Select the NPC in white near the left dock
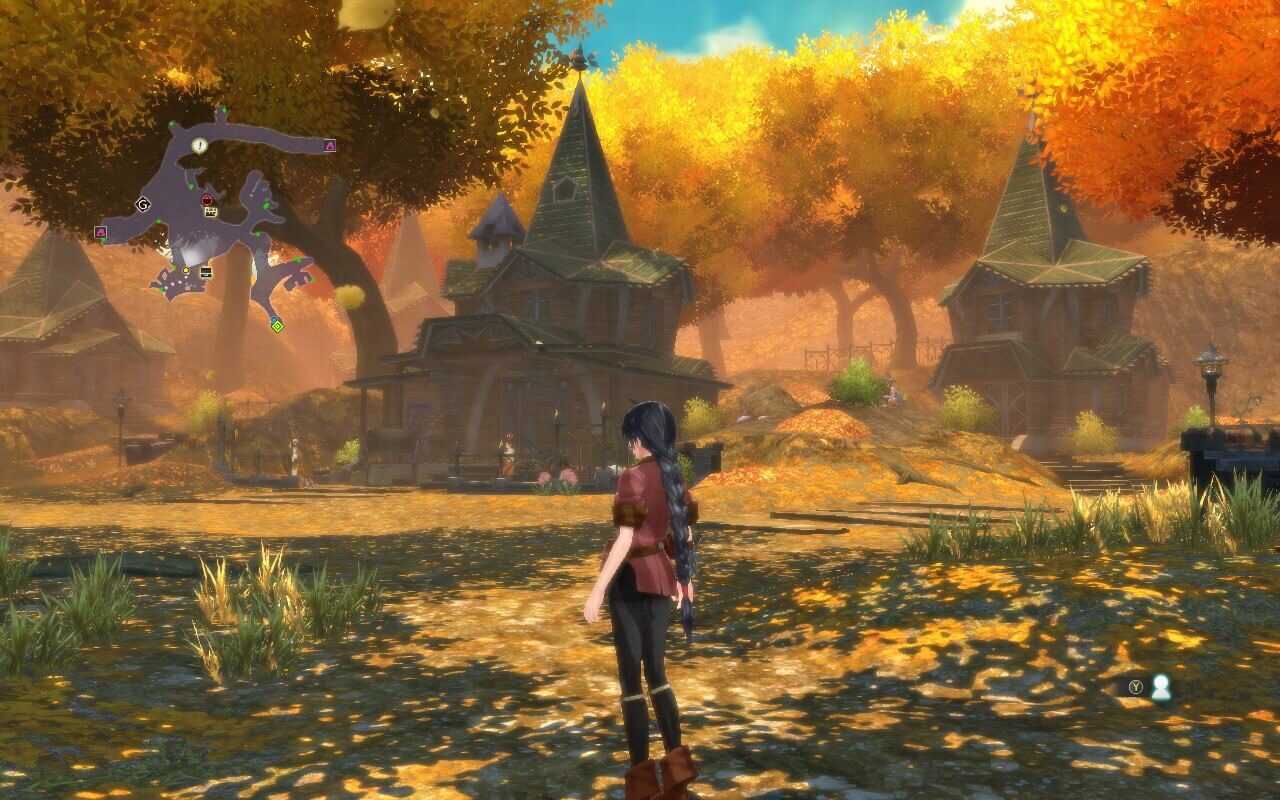Screen dimensions: 1280x800 293,450
